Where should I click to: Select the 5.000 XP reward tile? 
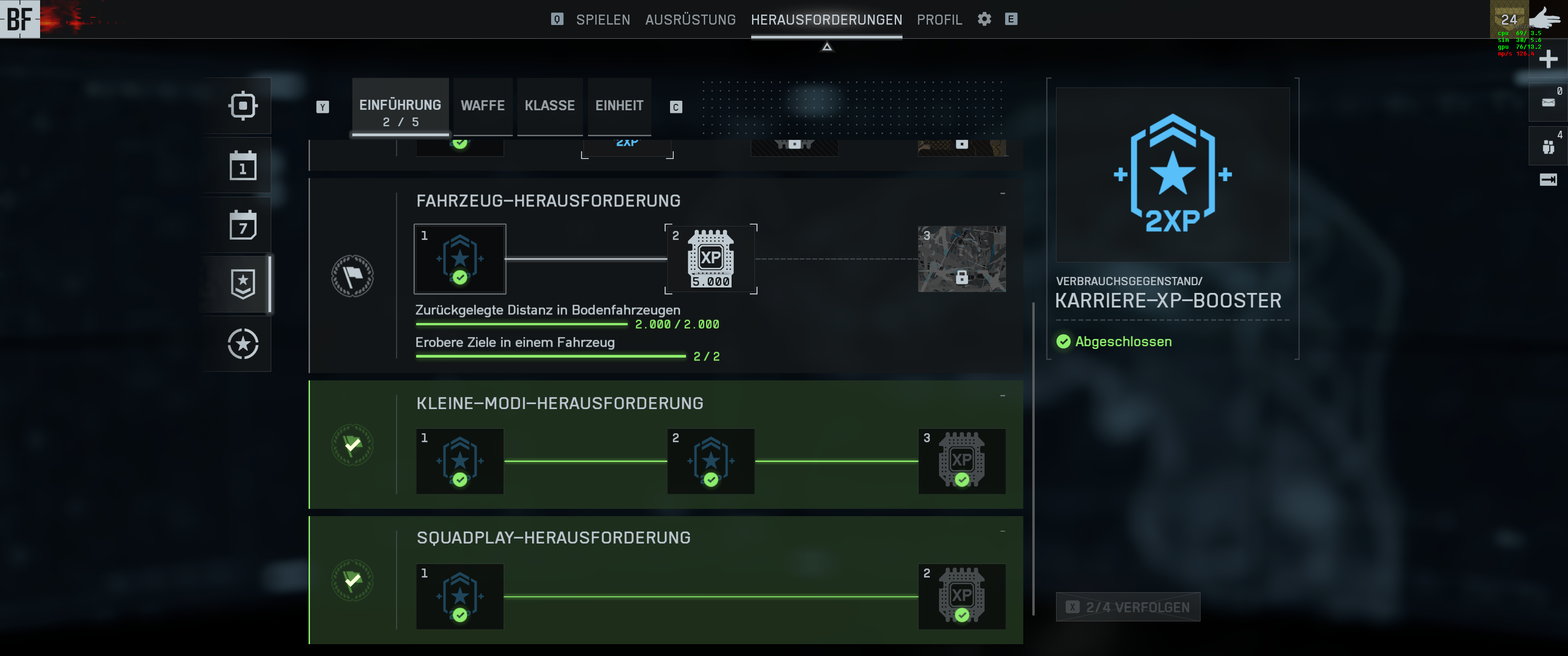point(710,259)
